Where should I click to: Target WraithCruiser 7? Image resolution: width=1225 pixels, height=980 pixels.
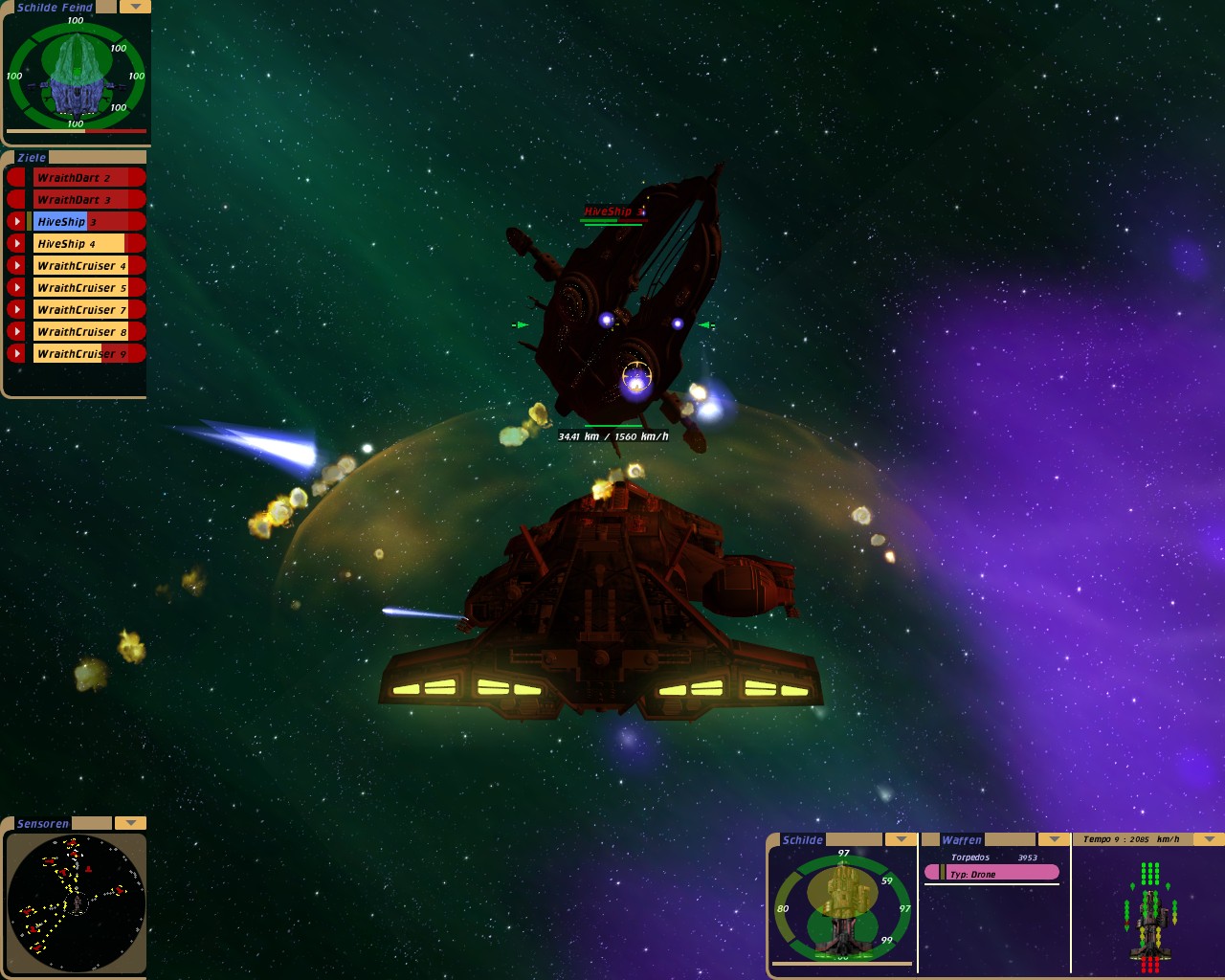[x=86, y=310]
